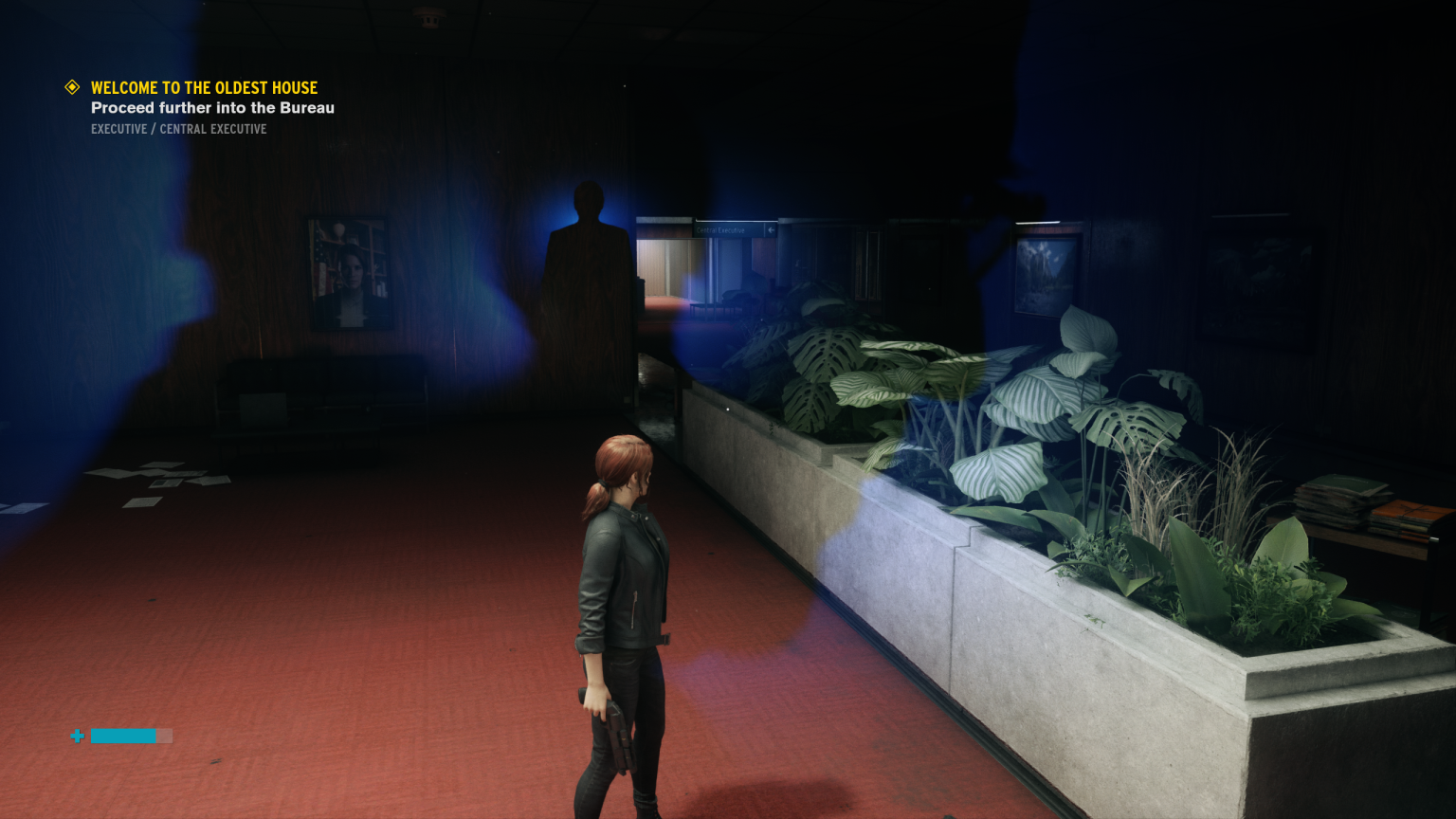Toggle the objective text WELCOME TO THE OLDEST HOUSE

pos(204,87)
